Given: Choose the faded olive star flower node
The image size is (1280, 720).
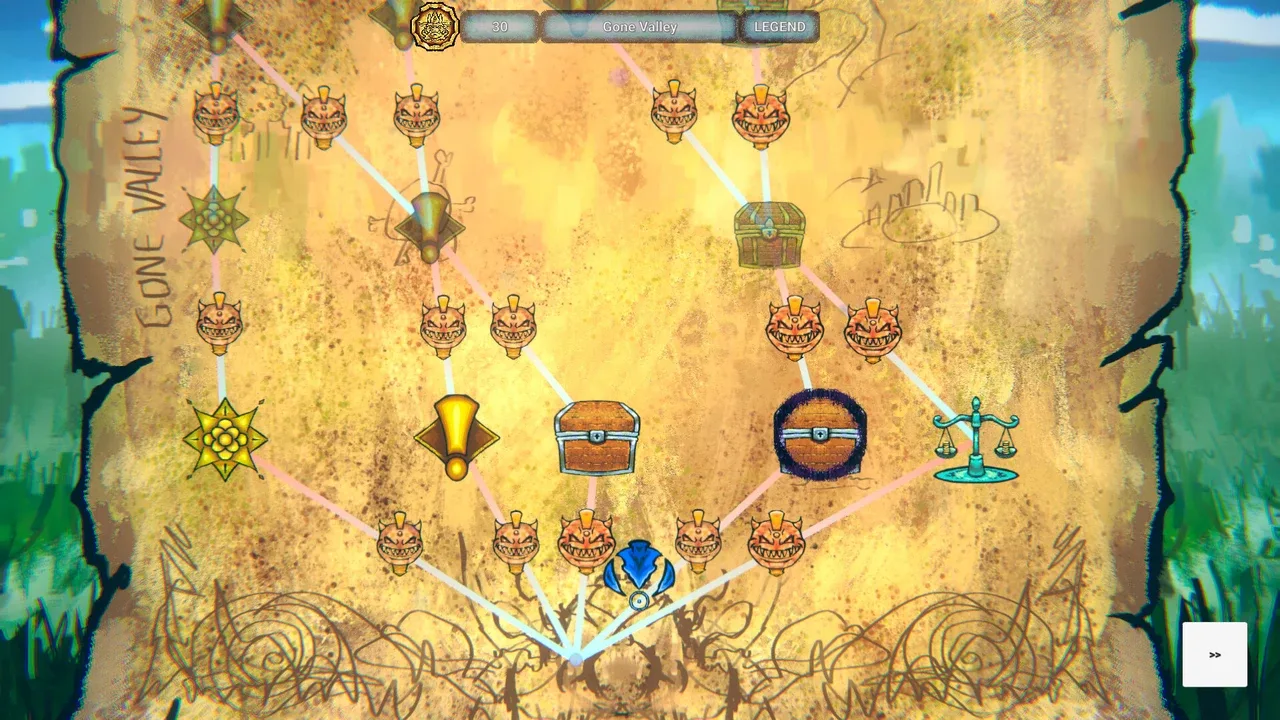Looking at the screenshot, I should click(x=214, y=219).
